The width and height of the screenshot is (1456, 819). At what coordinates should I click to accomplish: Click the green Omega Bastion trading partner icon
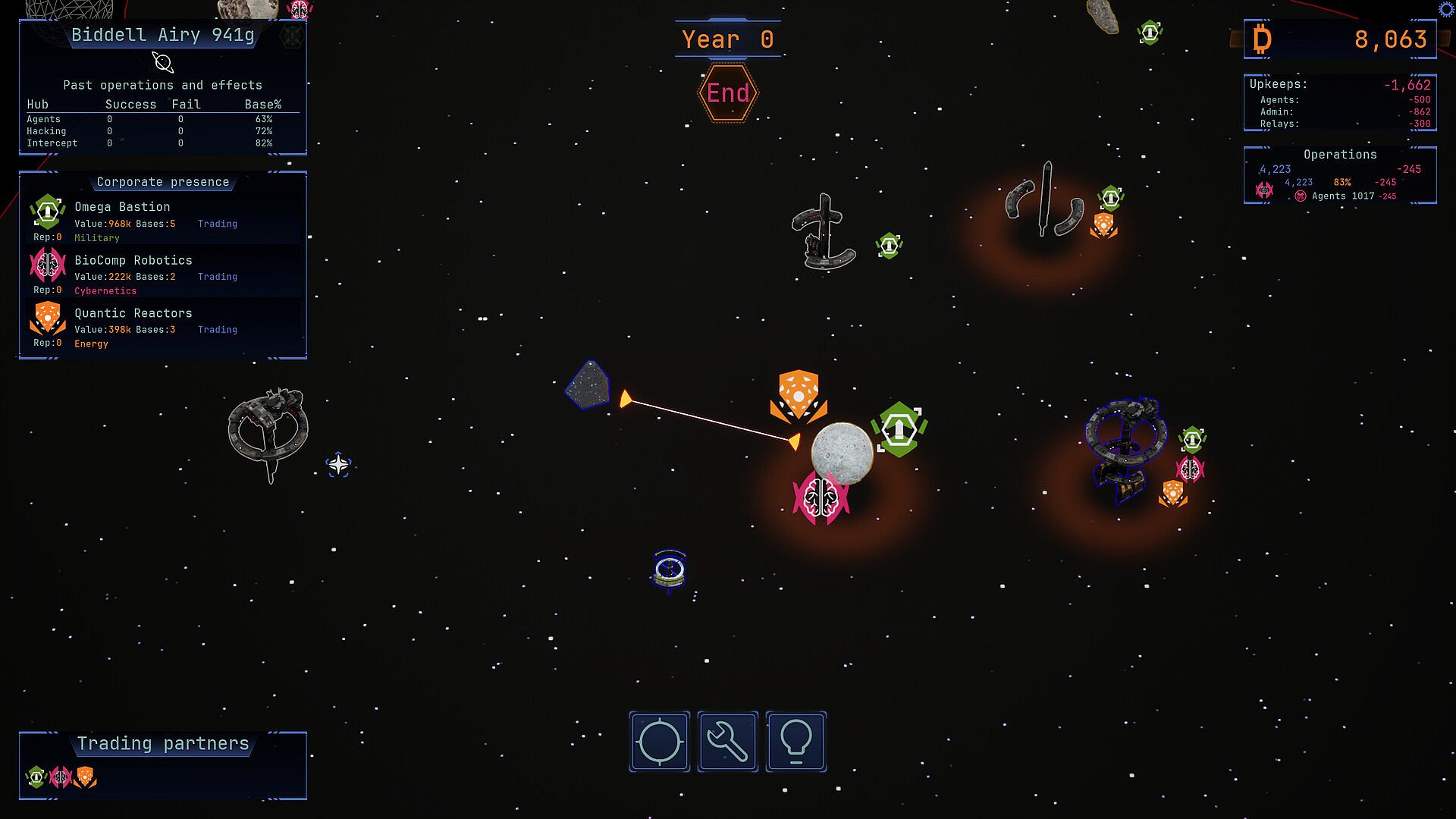[x=36, y=777]
